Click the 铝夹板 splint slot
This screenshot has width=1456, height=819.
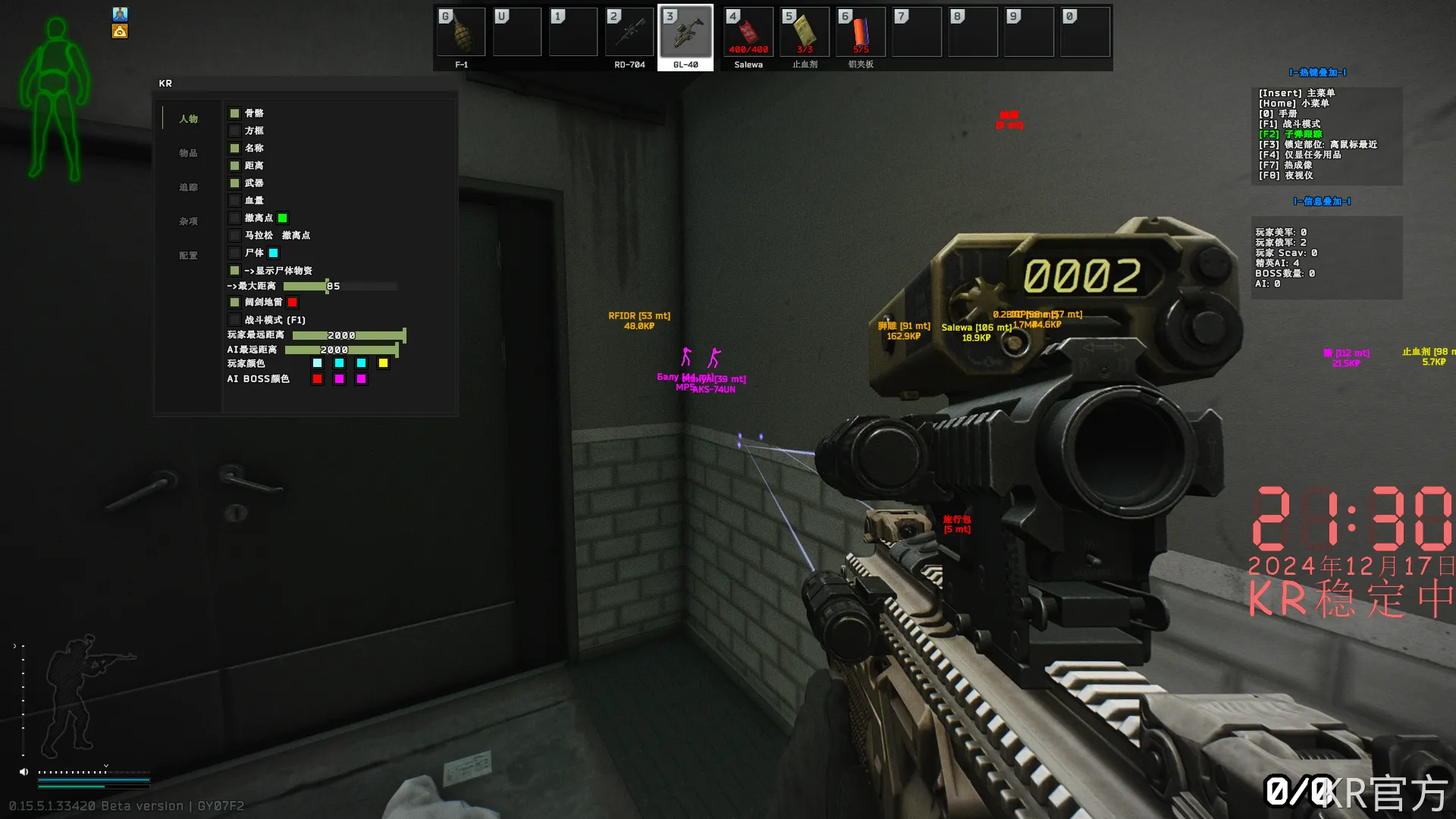(x=861, y=32)
